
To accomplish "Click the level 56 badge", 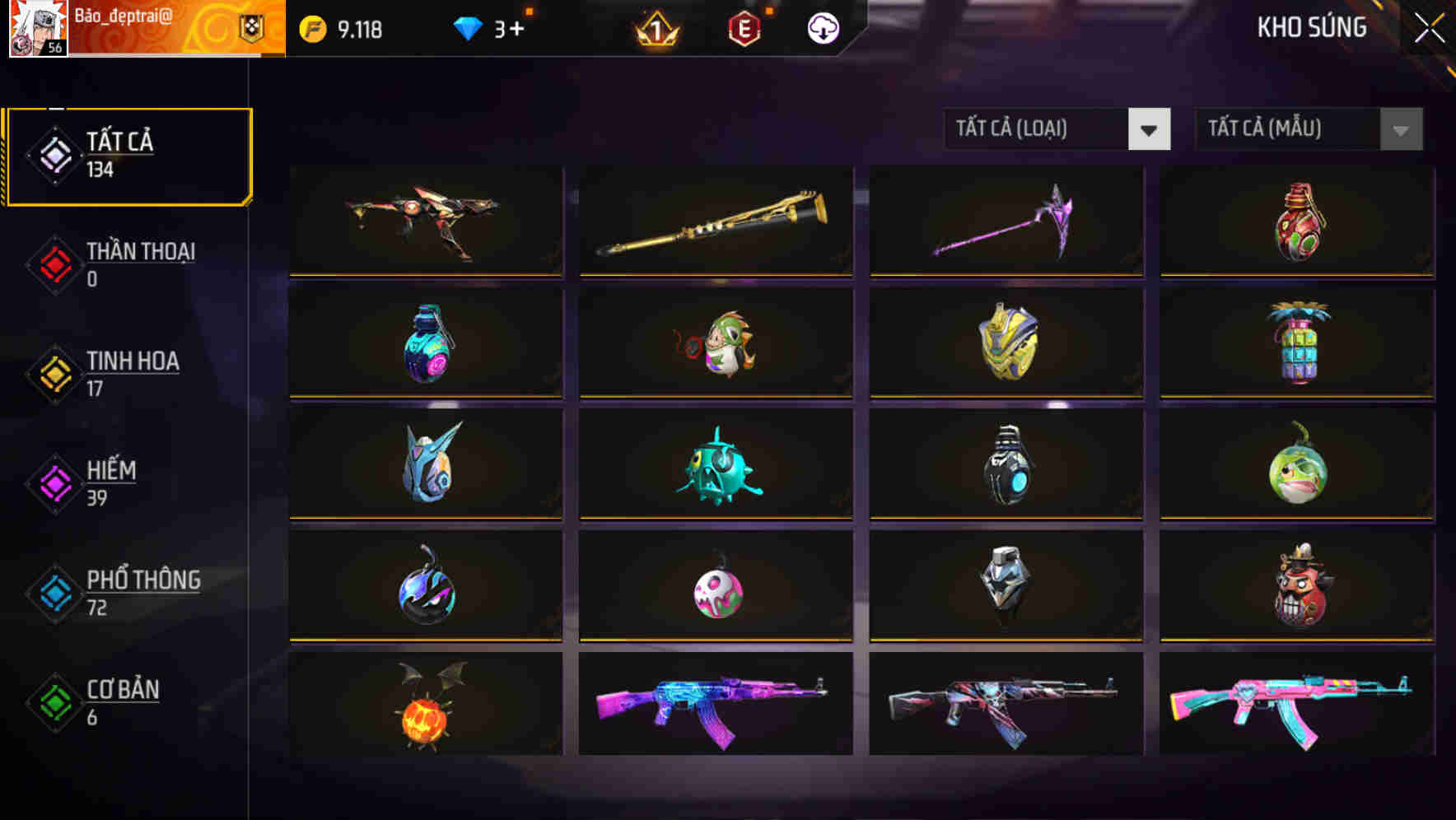I will [x=54, y=48].
